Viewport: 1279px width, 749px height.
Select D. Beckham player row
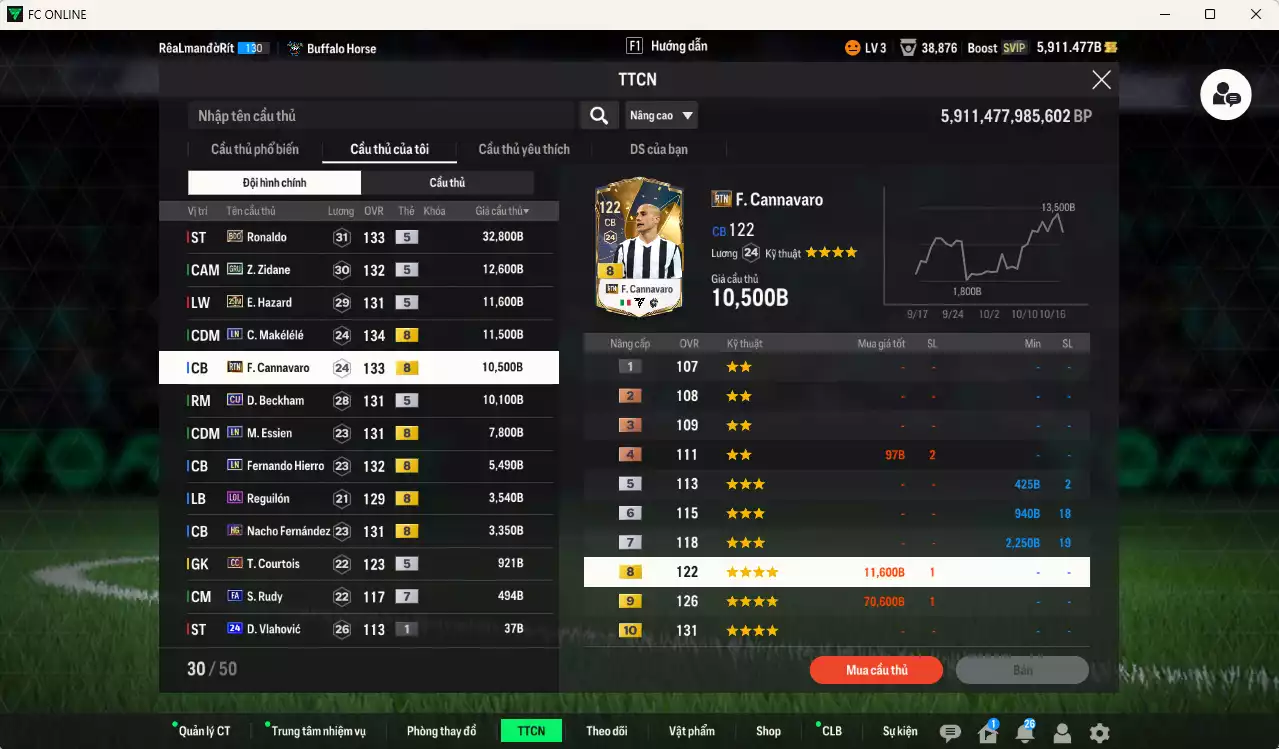(x=358, y=400)
